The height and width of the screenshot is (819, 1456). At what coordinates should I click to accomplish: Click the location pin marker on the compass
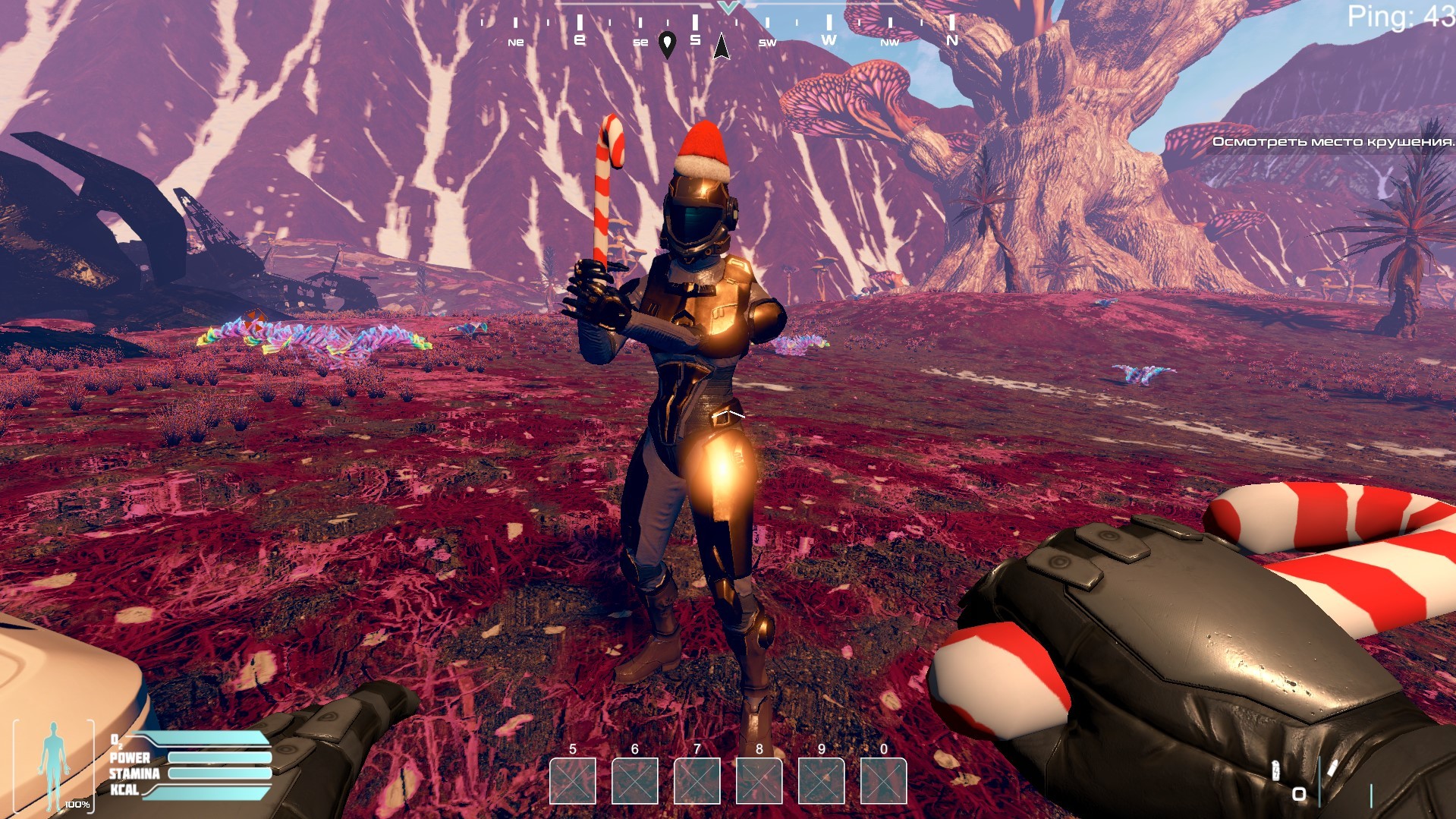(x=667, y=44)
